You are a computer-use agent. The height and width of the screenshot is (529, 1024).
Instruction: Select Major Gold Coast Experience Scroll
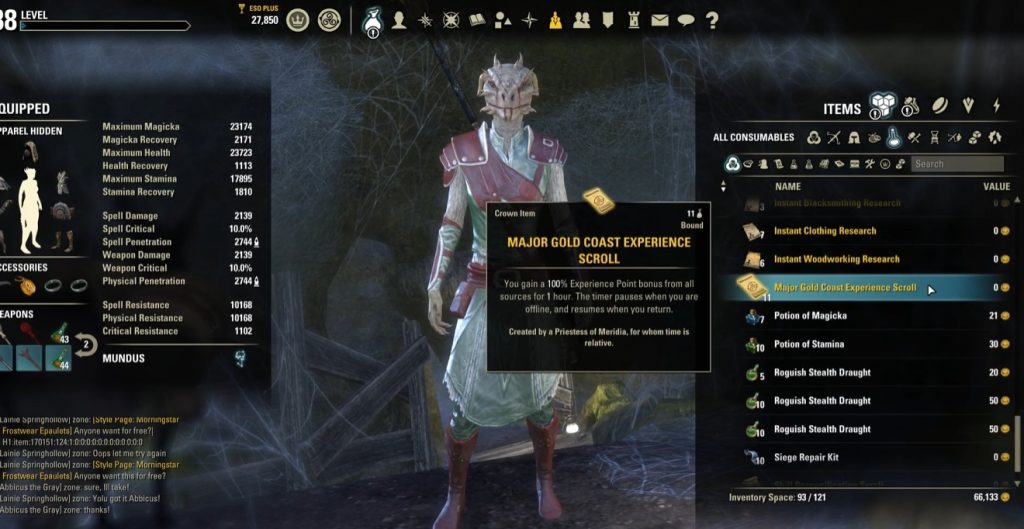pyautogui.click(x=845, y=288)
